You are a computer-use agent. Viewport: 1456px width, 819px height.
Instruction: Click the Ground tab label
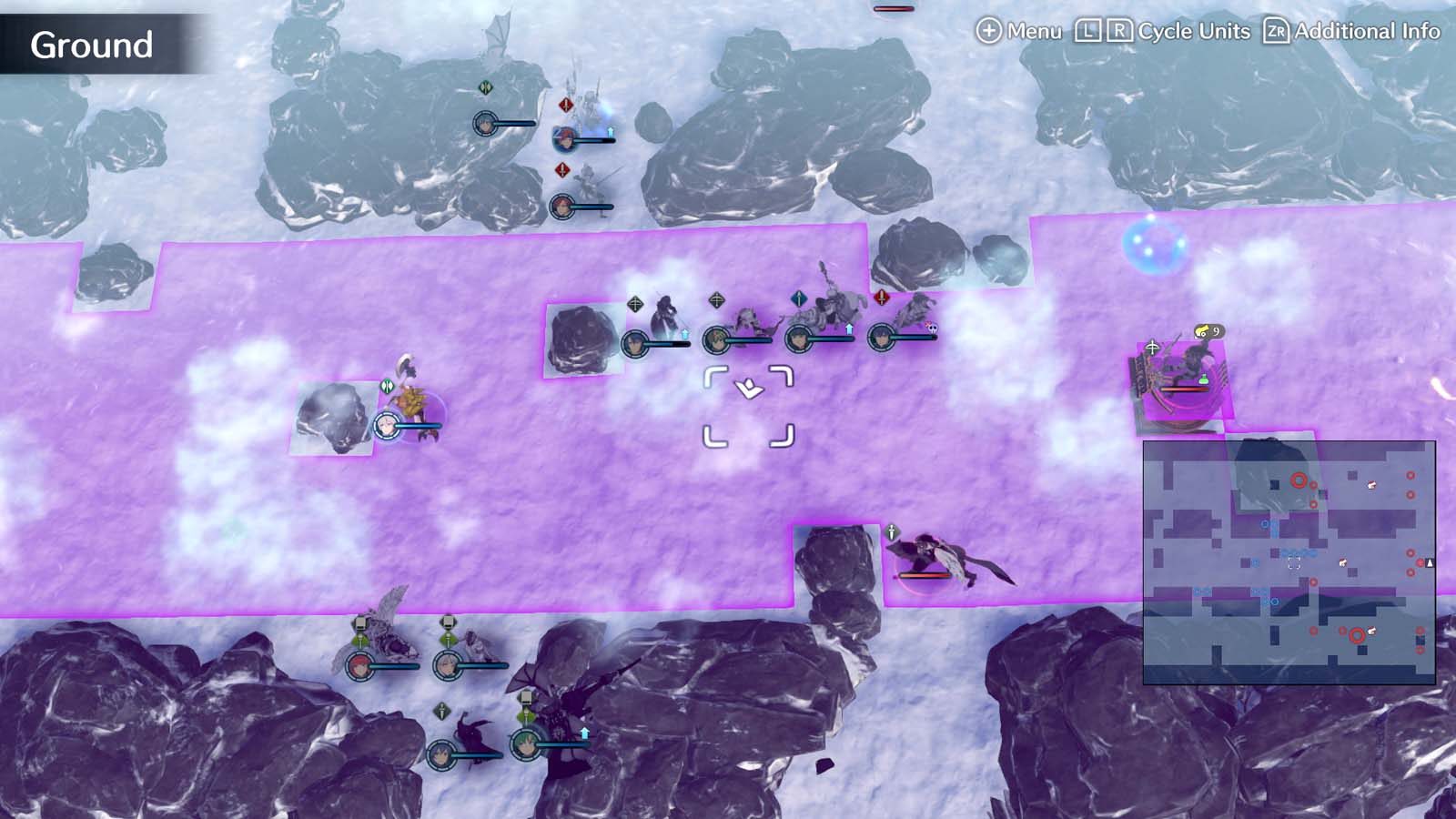91,41
